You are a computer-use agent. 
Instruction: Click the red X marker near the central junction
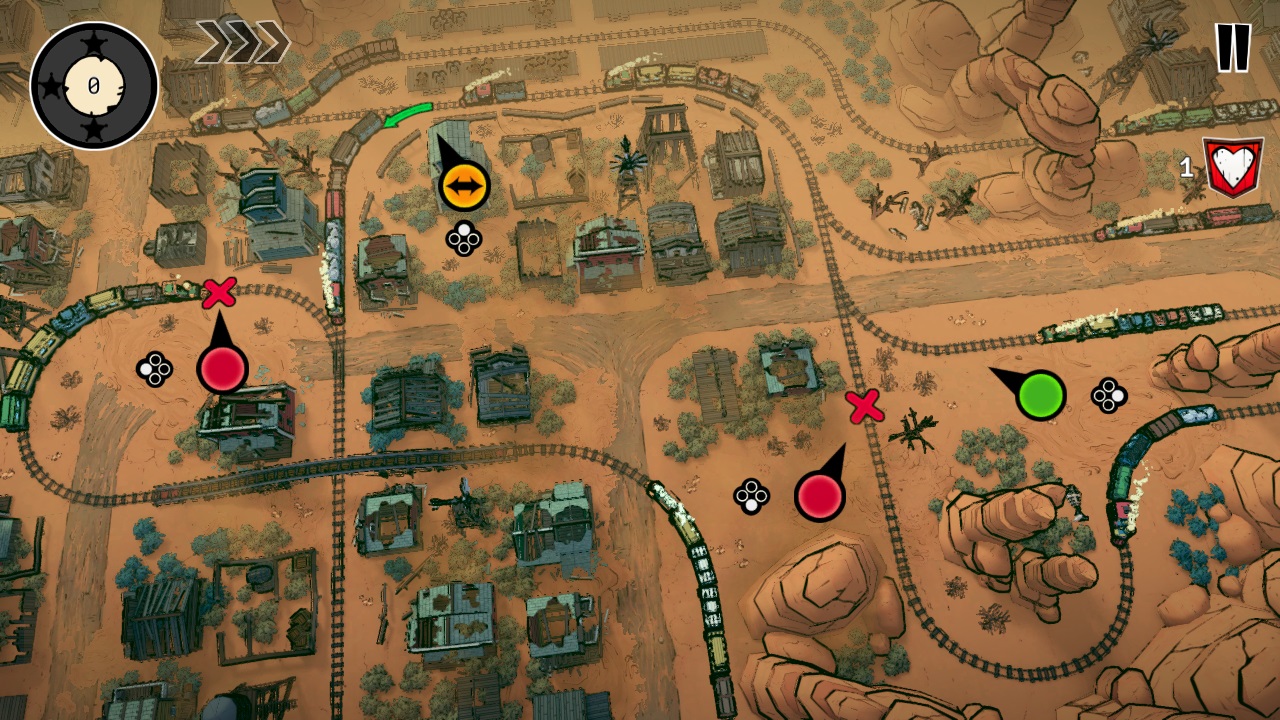point(866,408)
